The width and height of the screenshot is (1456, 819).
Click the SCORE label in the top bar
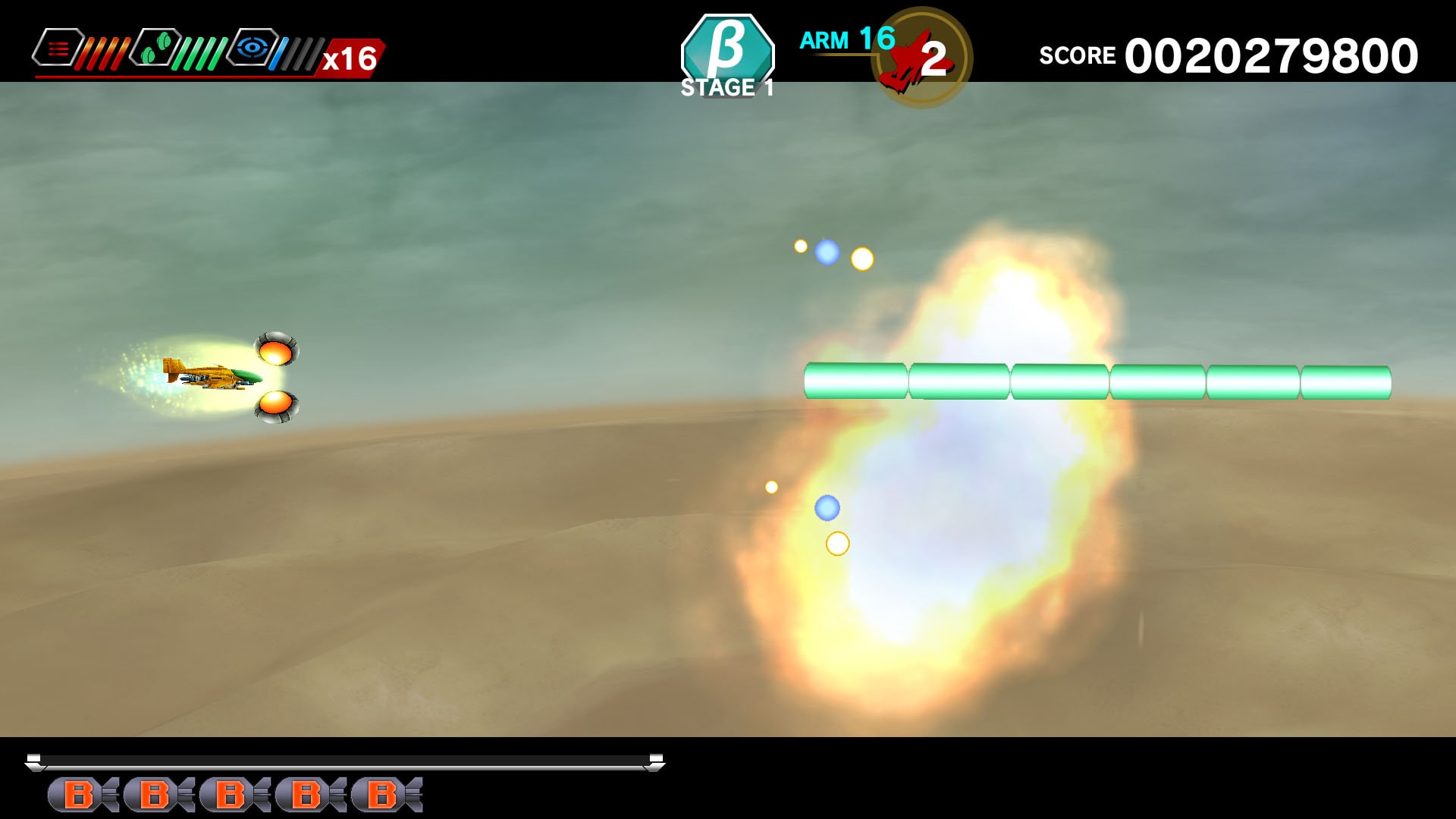1077,55
